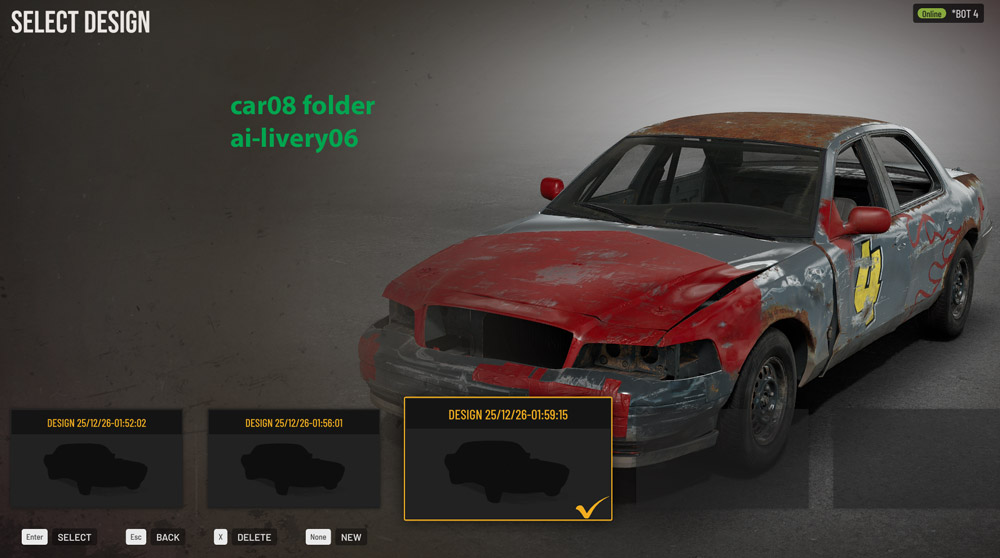Screen dimensions: 1000x558
Task: Pick the highlighted design from 01:59:15
Action: click(x=507, y=460)
